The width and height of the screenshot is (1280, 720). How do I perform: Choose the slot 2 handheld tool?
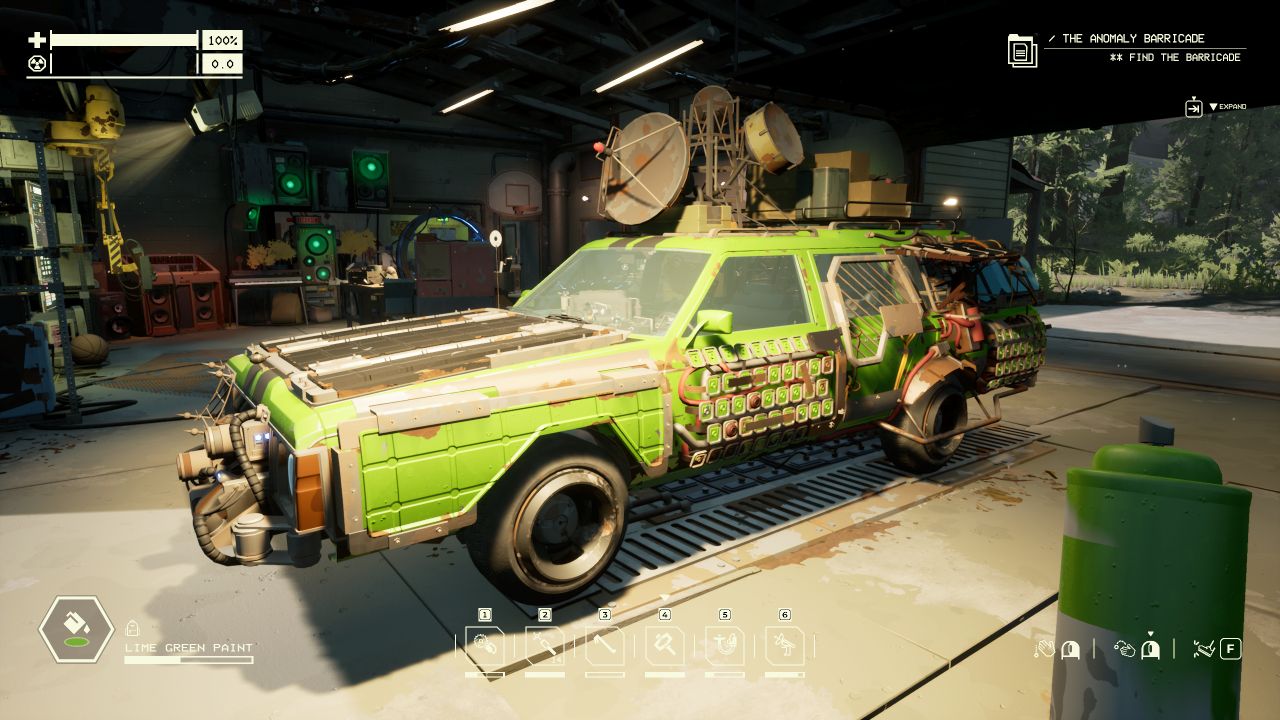point(545,646)
